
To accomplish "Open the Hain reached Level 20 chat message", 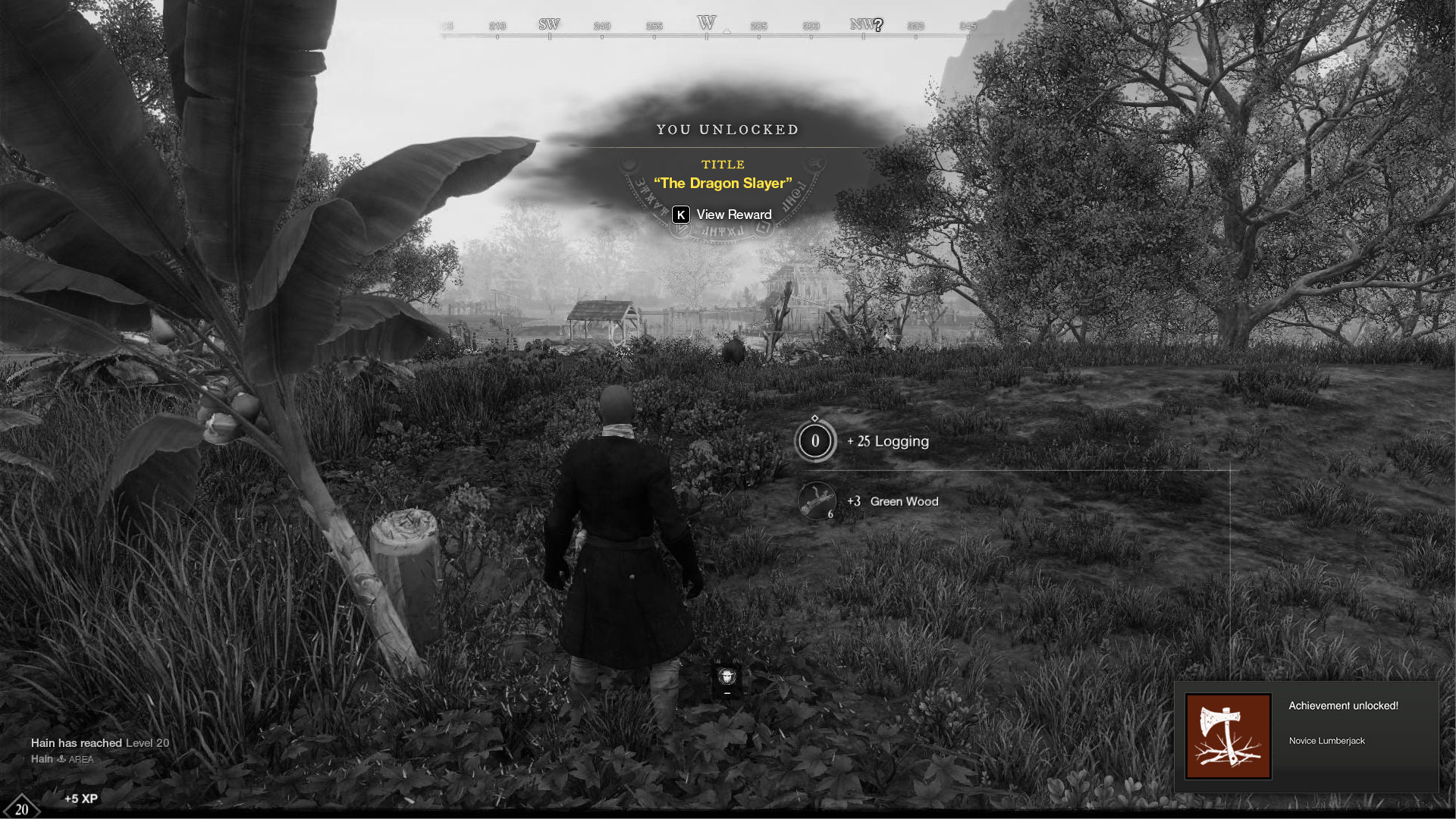I will tap(100, 743).
